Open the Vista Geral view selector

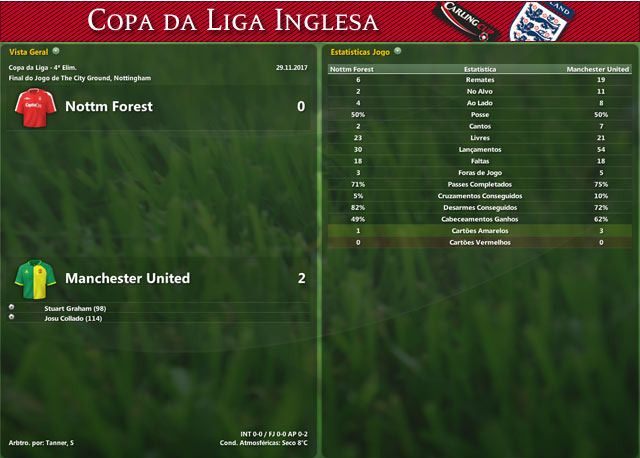point(56,50)
